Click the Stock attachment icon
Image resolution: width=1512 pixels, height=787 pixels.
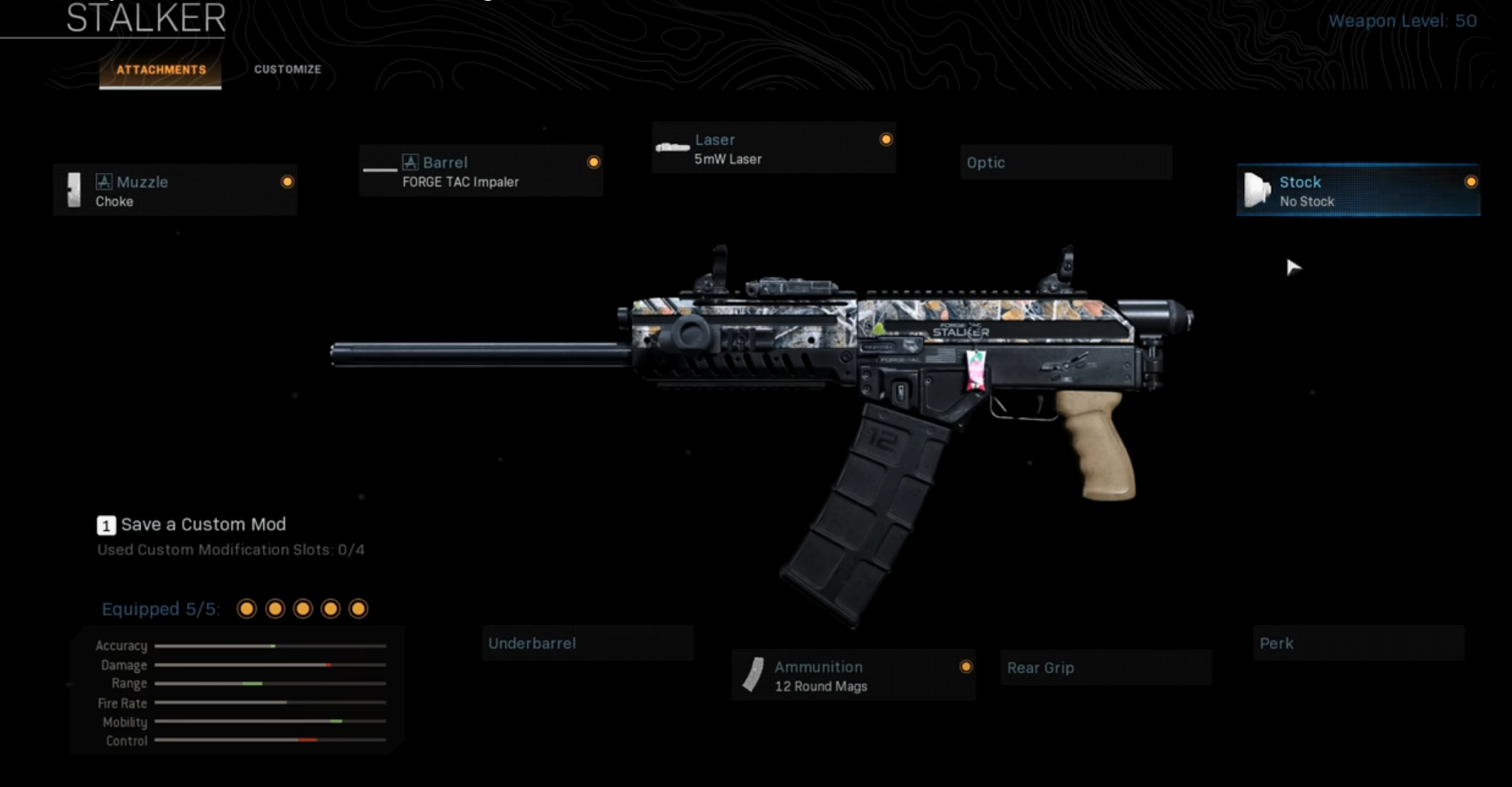point(1259,191)
